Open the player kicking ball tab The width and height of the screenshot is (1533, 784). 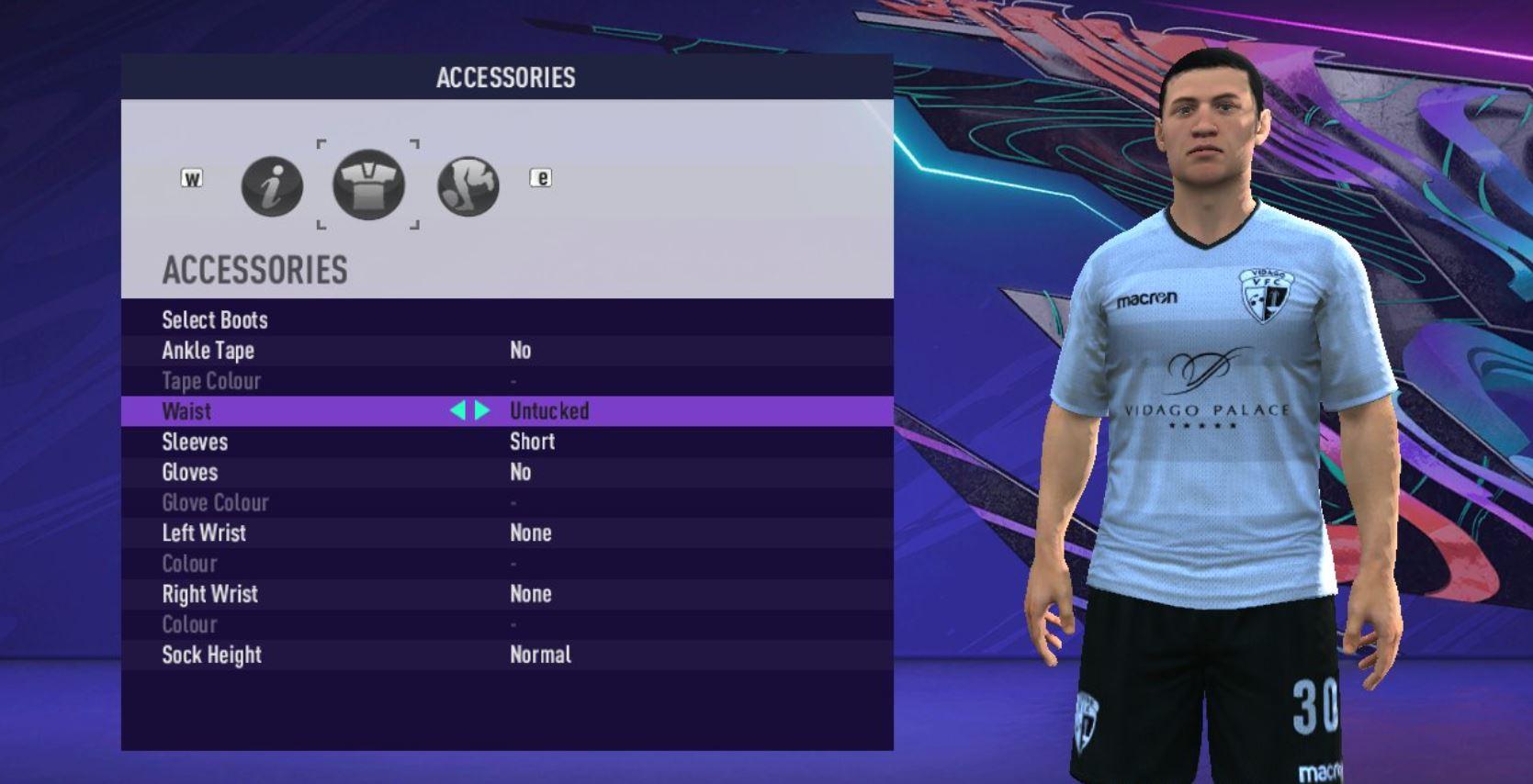[x=468, y=186]
